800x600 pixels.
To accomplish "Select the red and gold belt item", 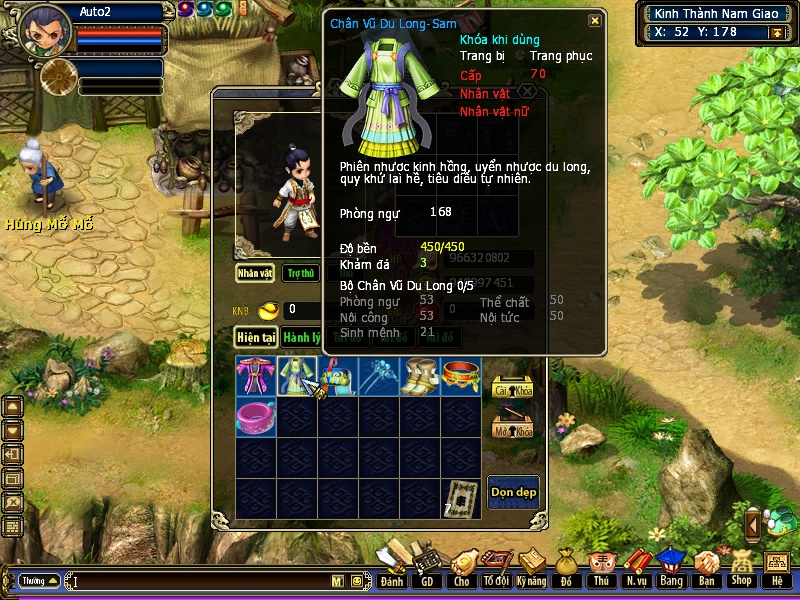I will [x=461, y=376].
